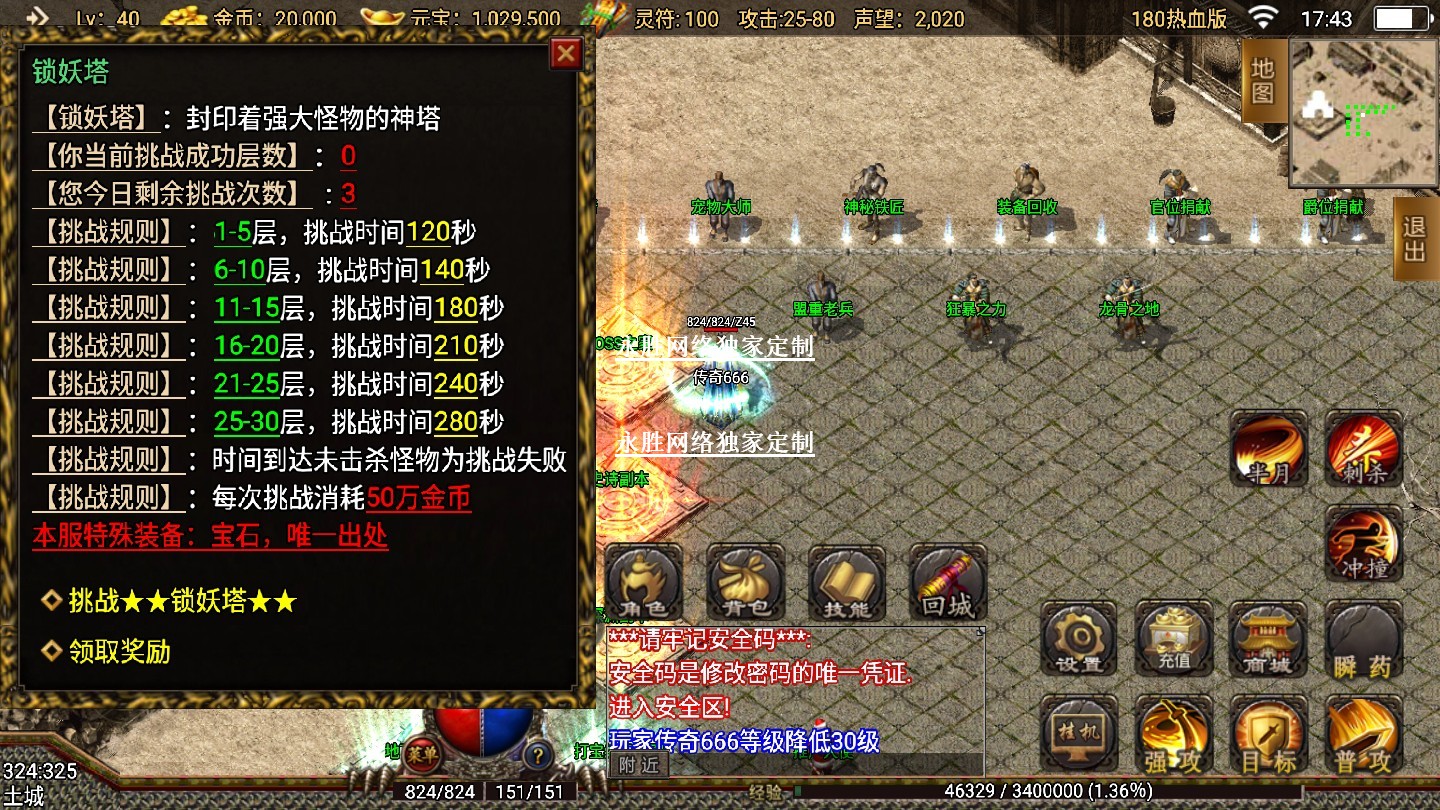Toggle 挂机 auto-battle mode
Image resolution: width=1440 pixels, height=810 pixels.
(x=1078, y=733)
